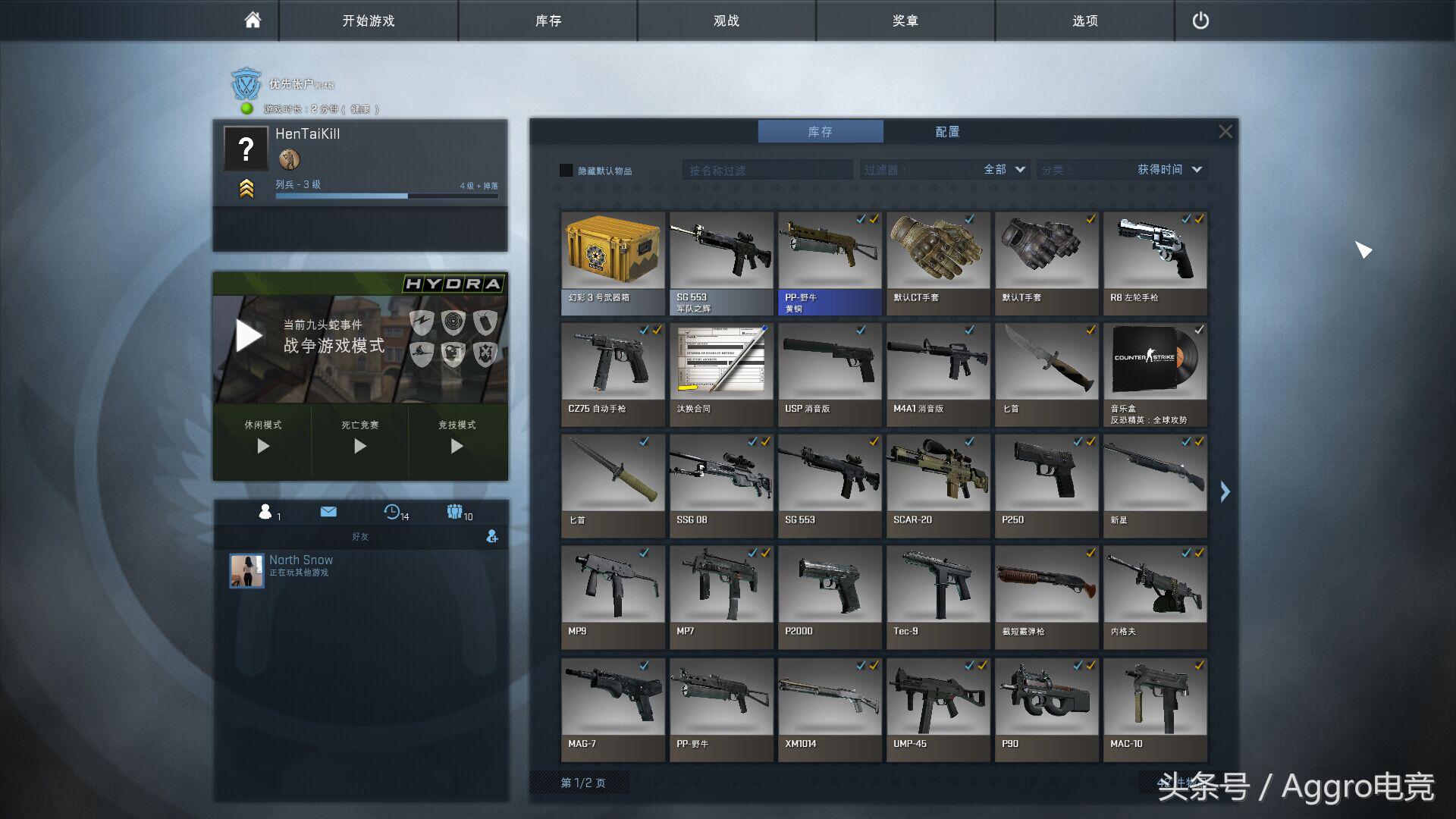Close the inventory panel with the X
The width and height of the screenshot is (1456, 819).
(1225, 130)
